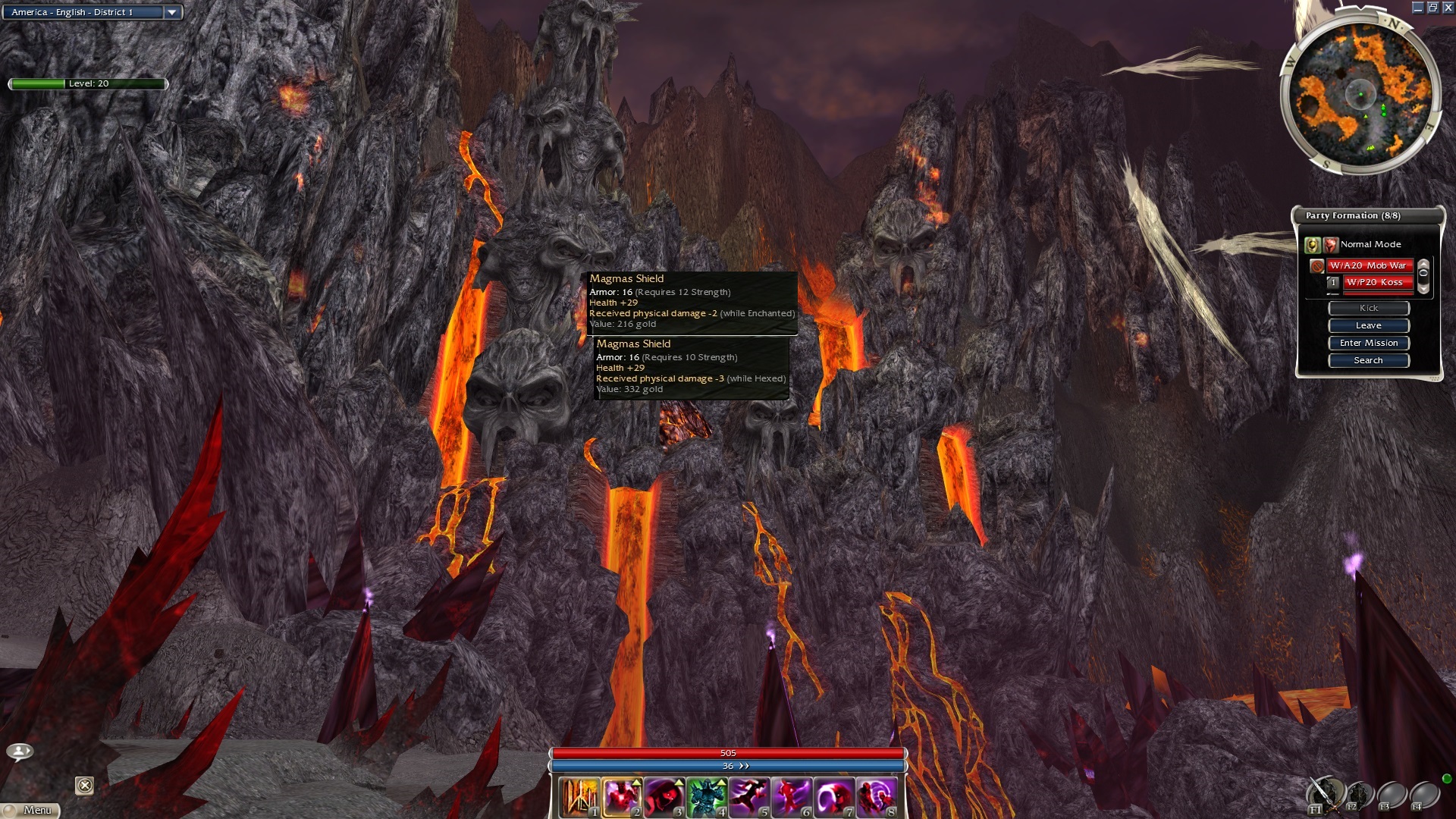Select party member W/A20 Mob War
1456x819 pixels.
click(1368, 265)
